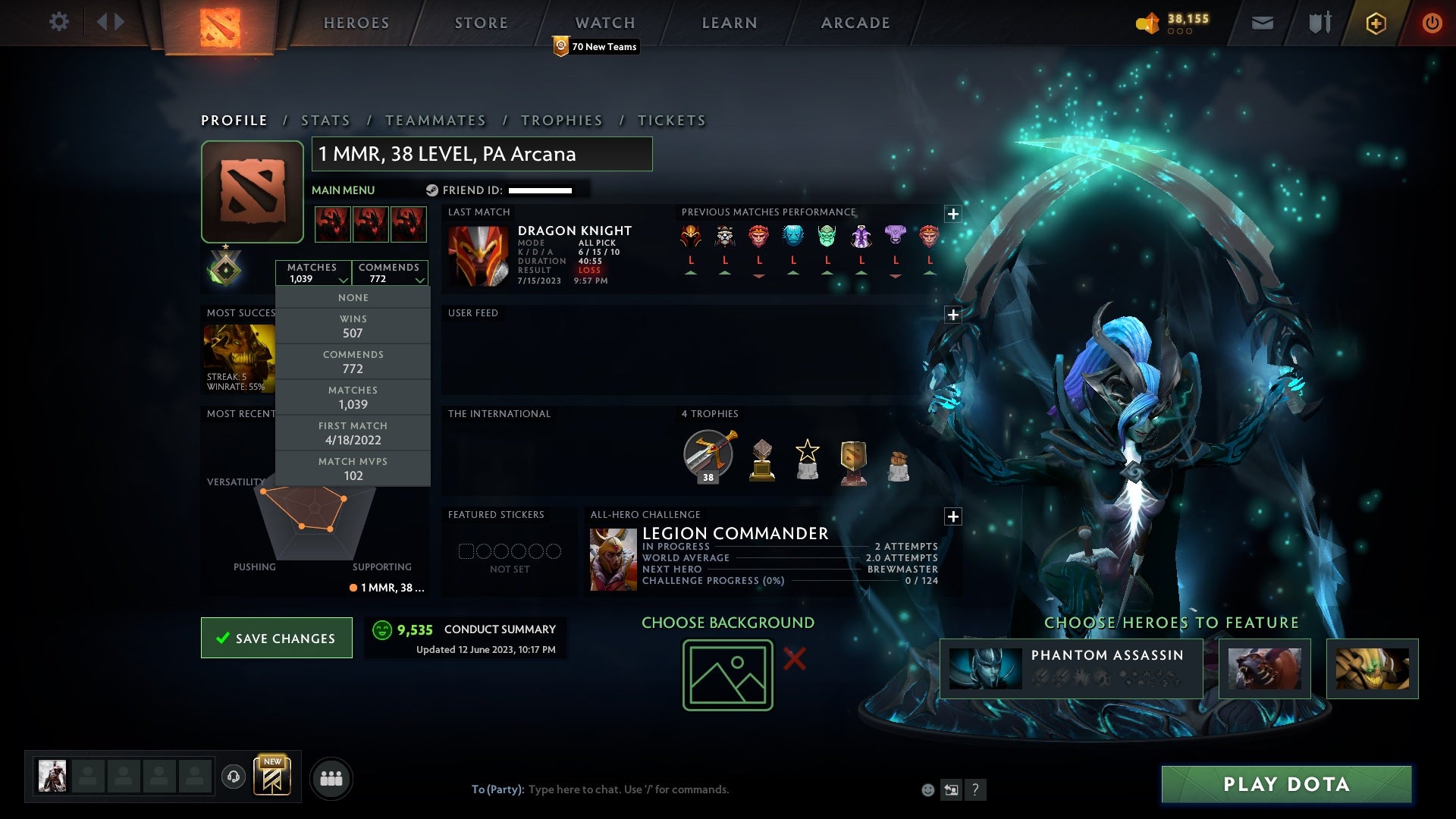Expand the All-Hero Challenge plus button
The height and width of the screenshot is (819, 1456).
952,516
